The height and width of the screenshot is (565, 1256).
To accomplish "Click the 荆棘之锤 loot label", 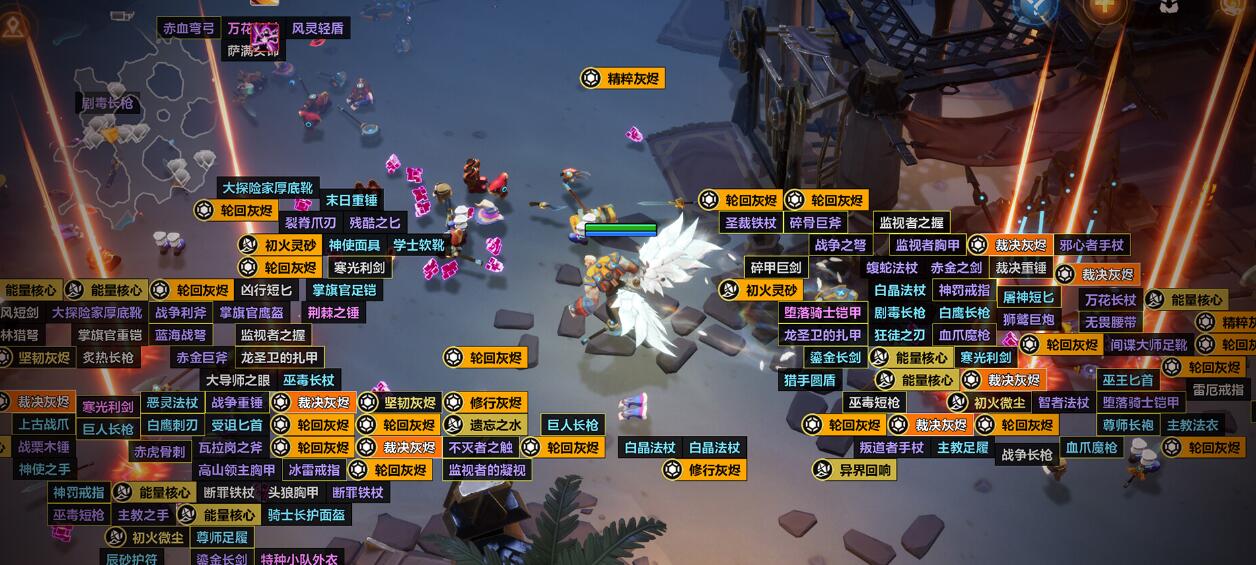I will click(x=333, y=313).
